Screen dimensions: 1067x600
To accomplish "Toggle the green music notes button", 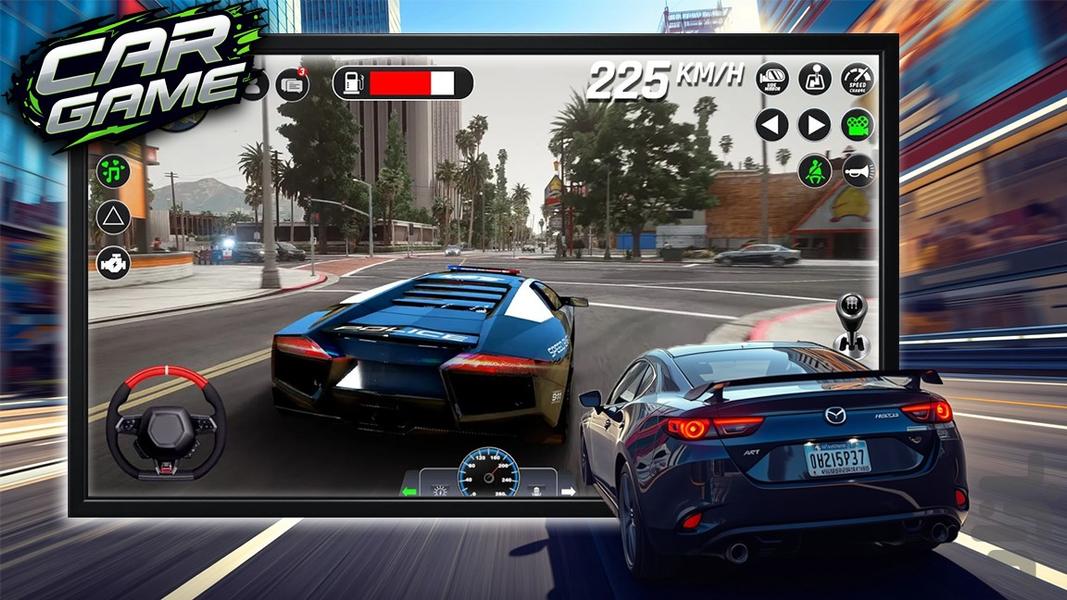I will pos(113,171).
